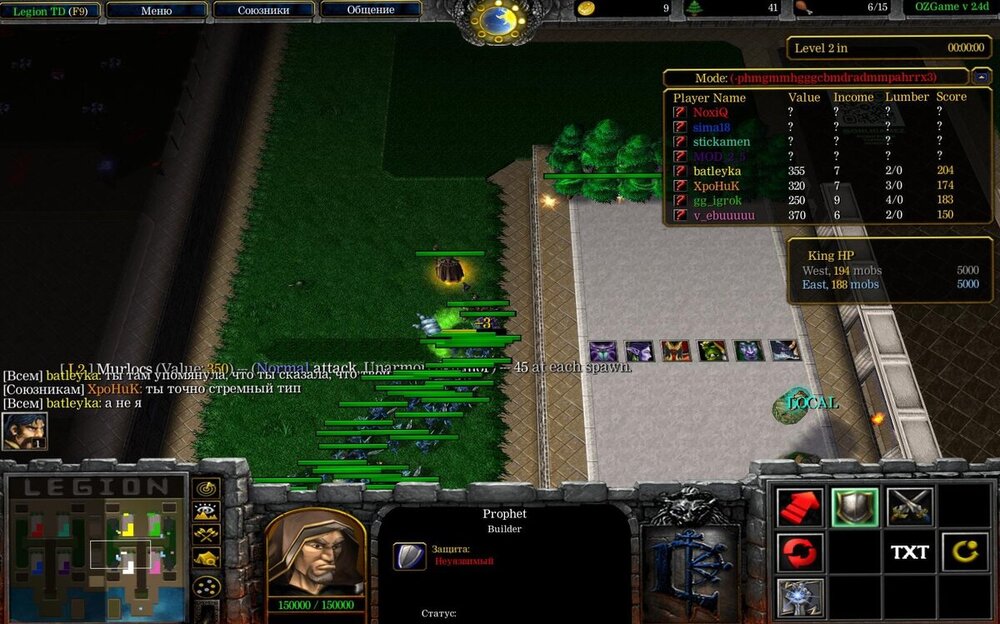Select the TXT command button
1000x624 pixels.
pyautogui.click(x=909, y=552)
